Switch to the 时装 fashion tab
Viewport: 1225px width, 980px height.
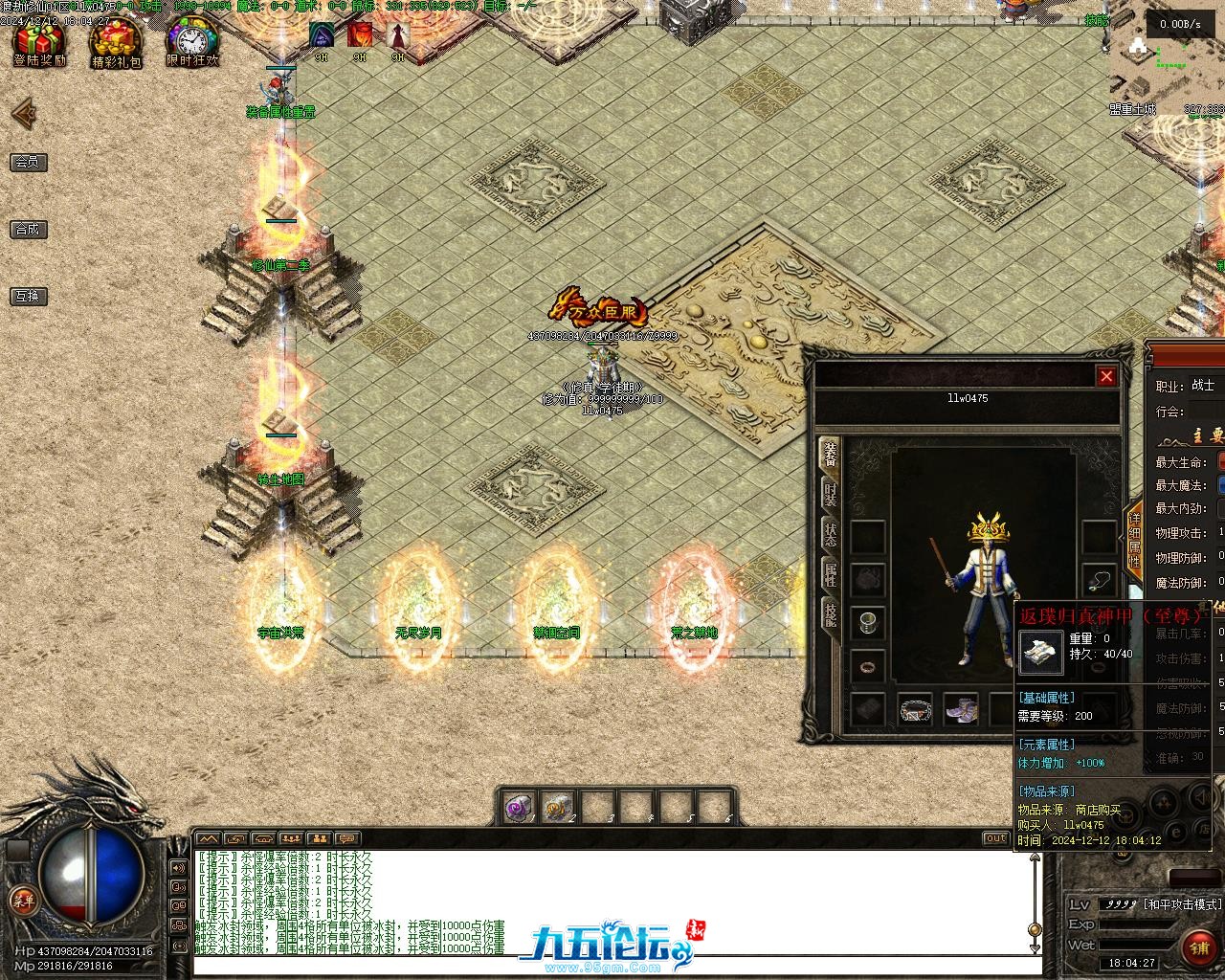830,494
